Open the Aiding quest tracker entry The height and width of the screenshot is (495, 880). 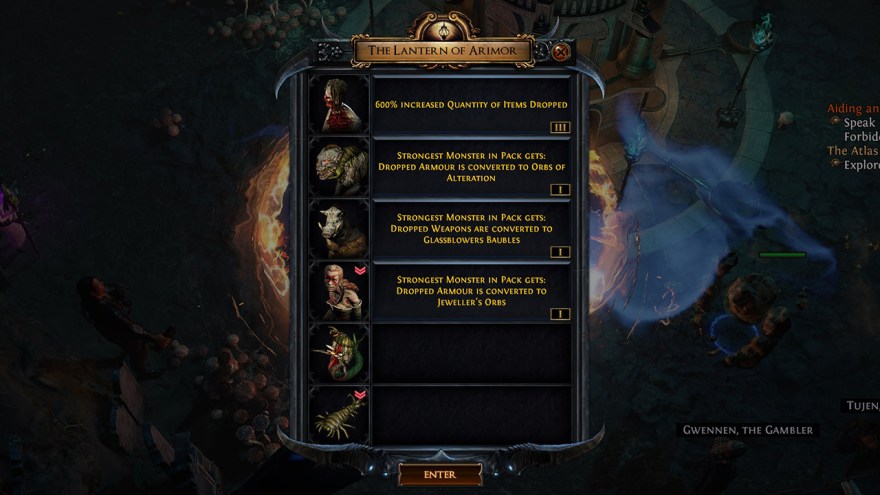click(853, 108)
